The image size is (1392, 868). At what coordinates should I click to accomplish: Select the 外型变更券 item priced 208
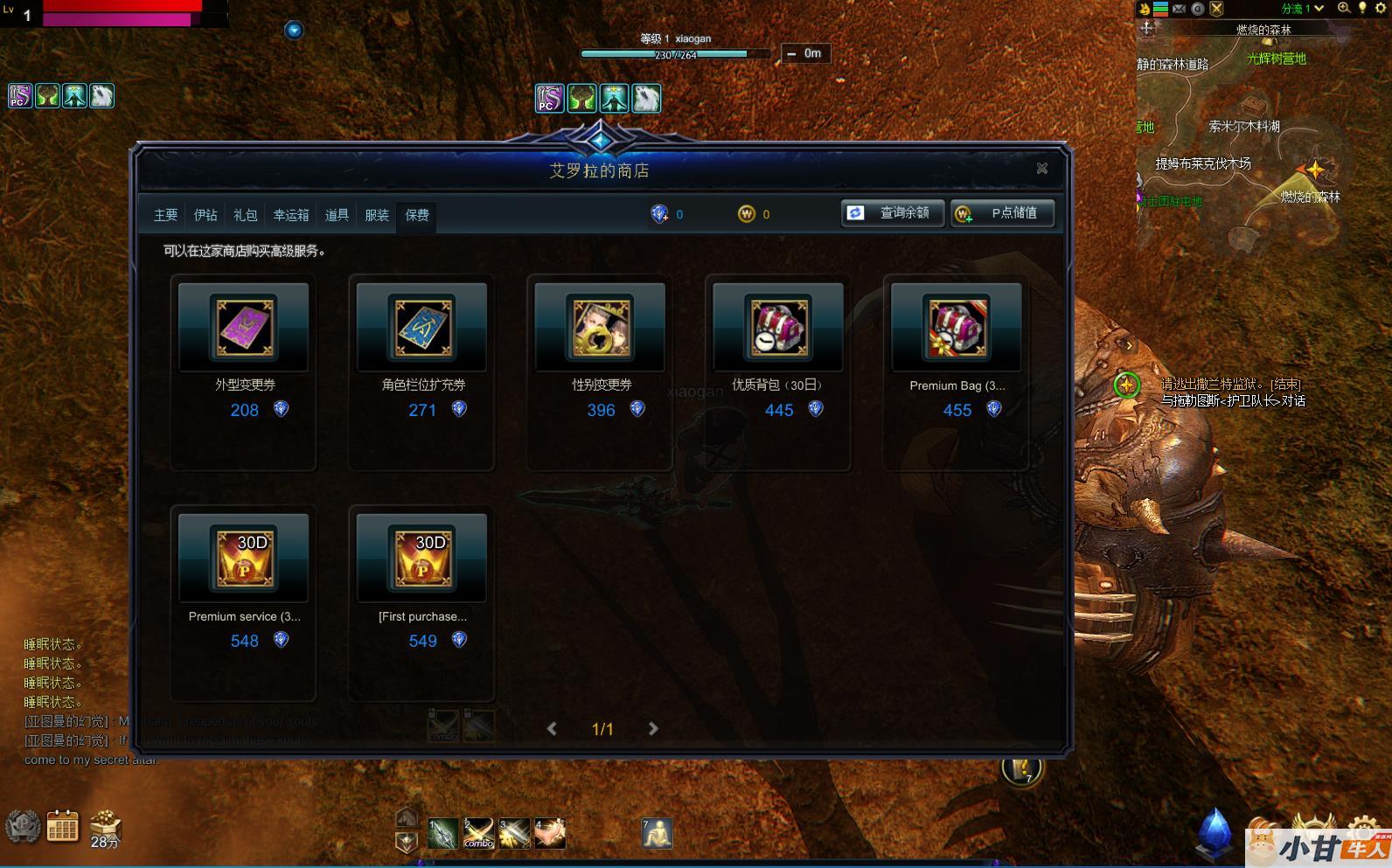(244, 328)
